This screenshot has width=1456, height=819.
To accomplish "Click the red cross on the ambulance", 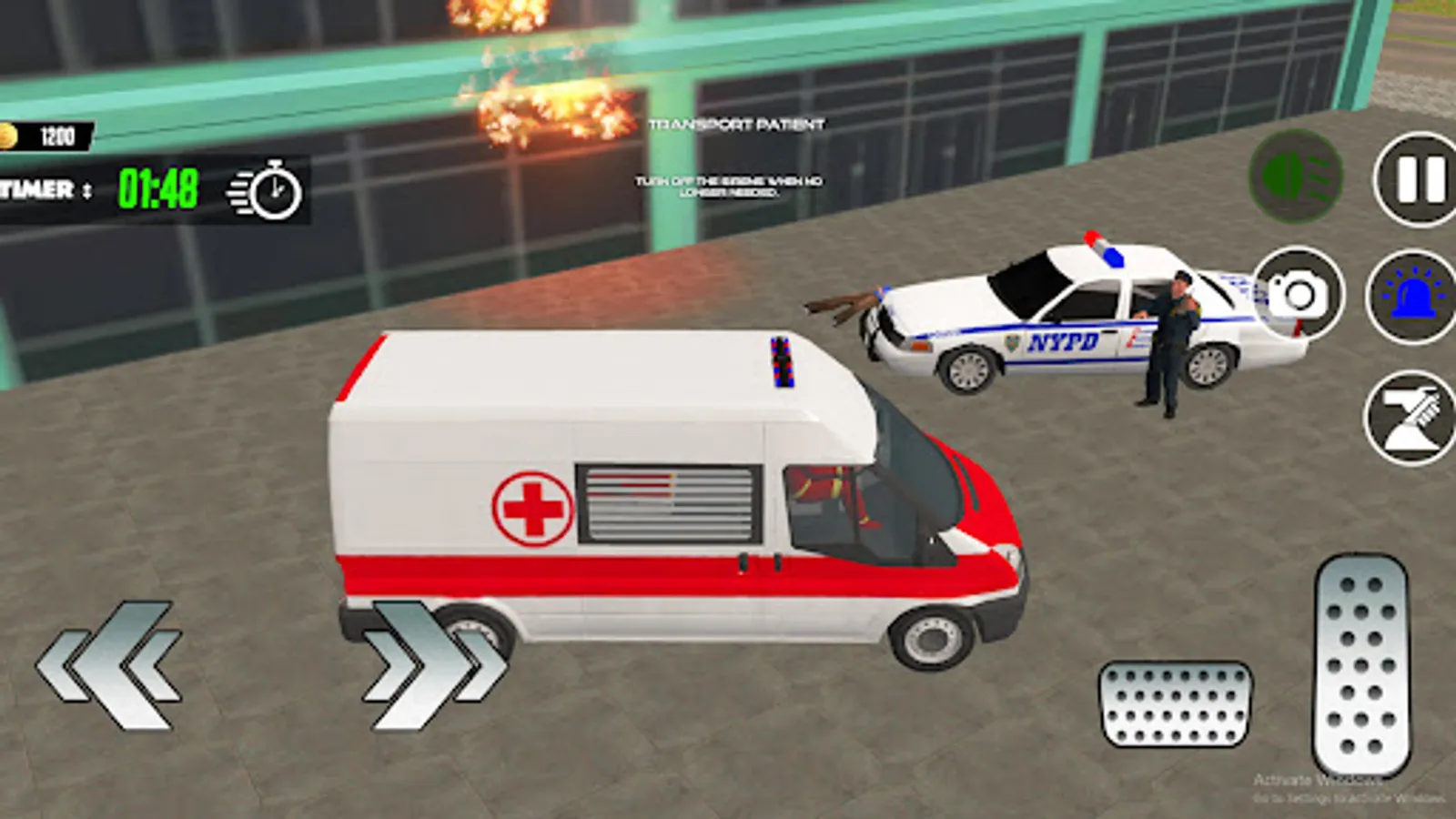I will coord(533,506).
